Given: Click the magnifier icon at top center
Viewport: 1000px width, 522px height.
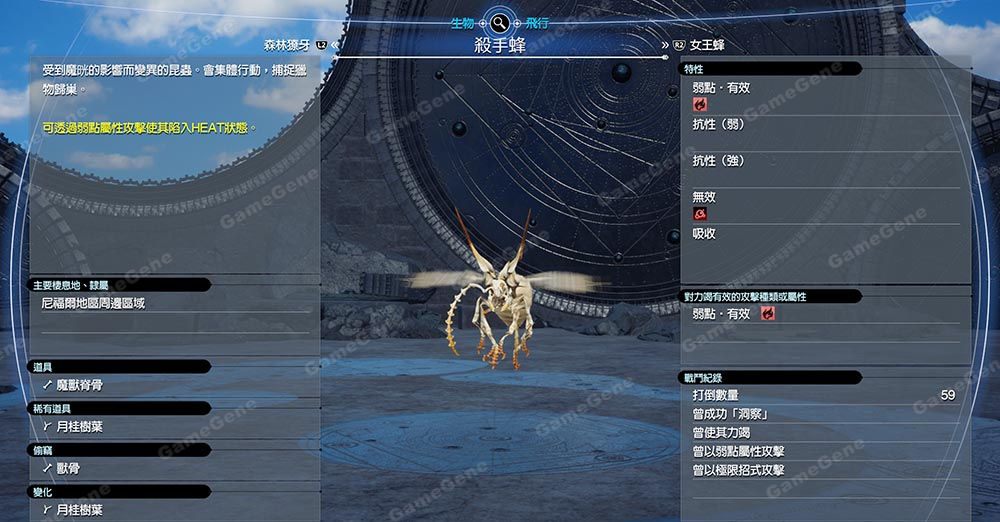Looking at the screenshot, I should coord(499,21).
